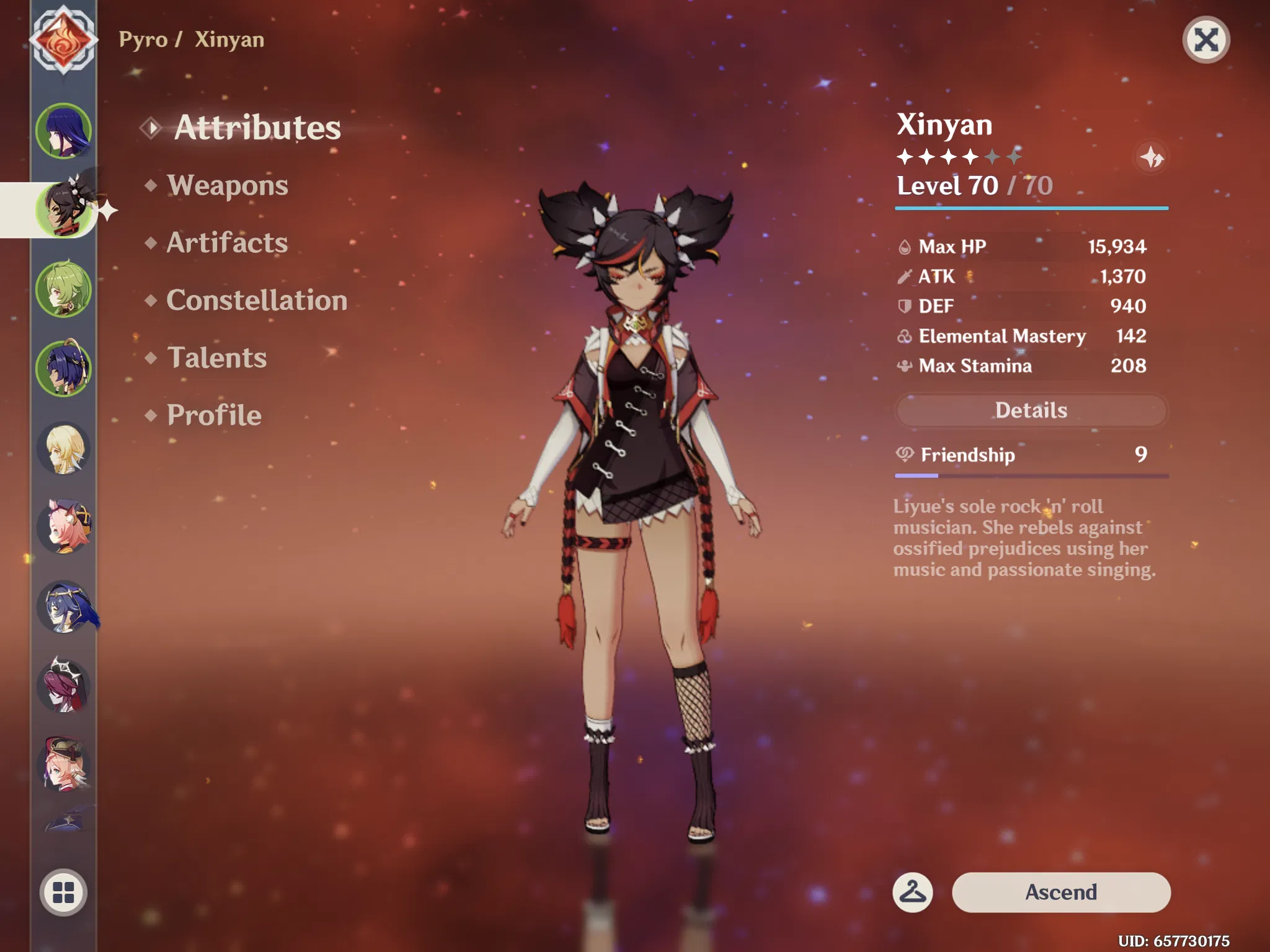Open the Attributes section

pos(257,128)
